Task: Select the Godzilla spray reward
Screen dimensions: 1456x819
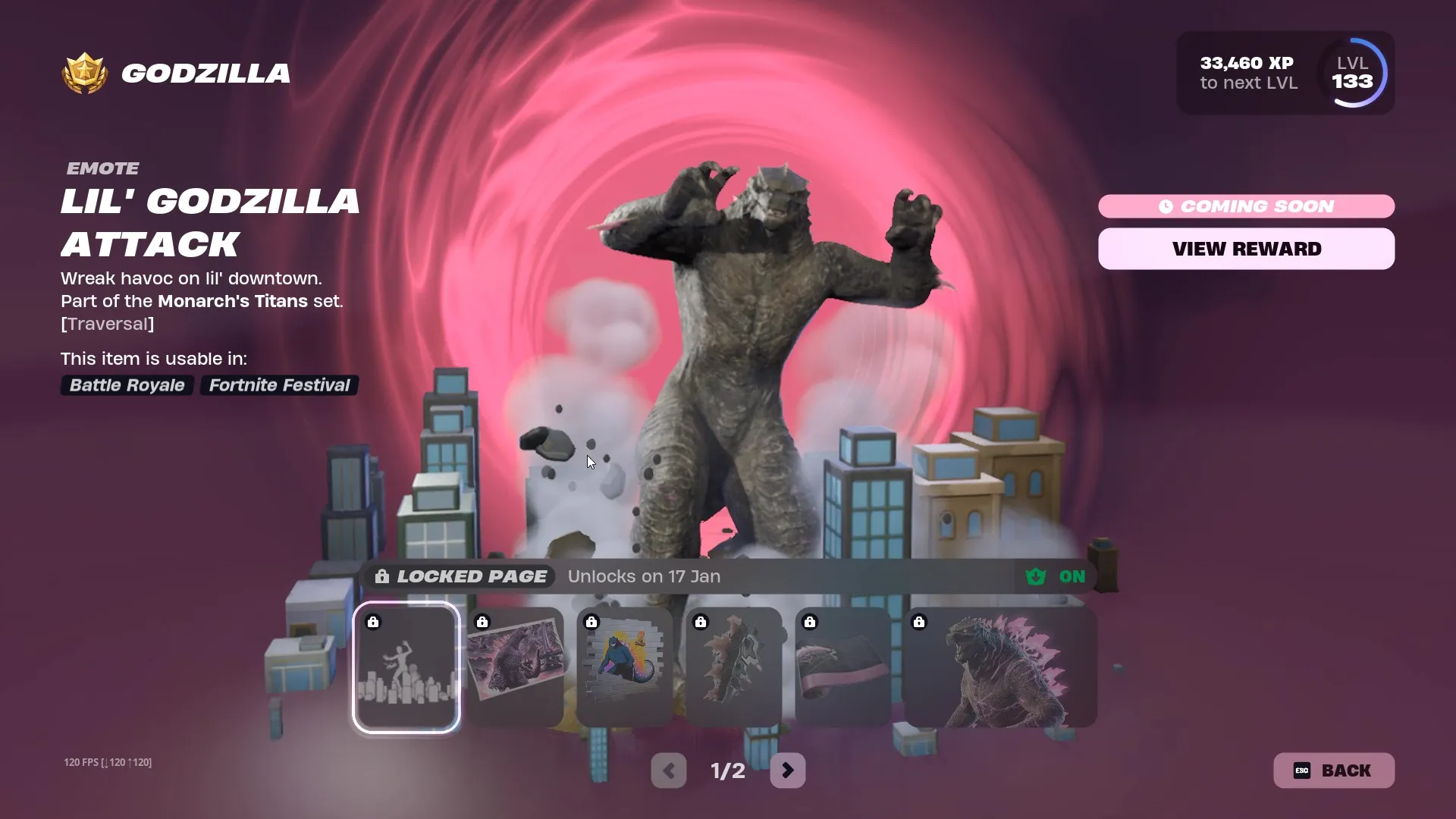Action: [623, 667]
